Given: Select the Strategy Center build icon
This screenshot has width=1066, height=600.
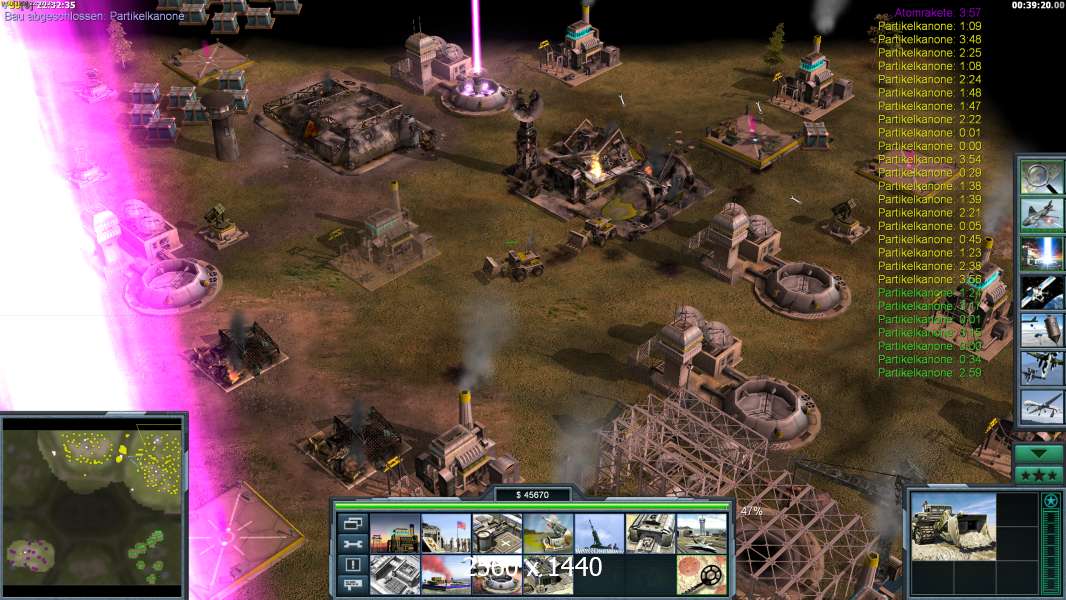Looking at the screenshot, I should [395, 575].
